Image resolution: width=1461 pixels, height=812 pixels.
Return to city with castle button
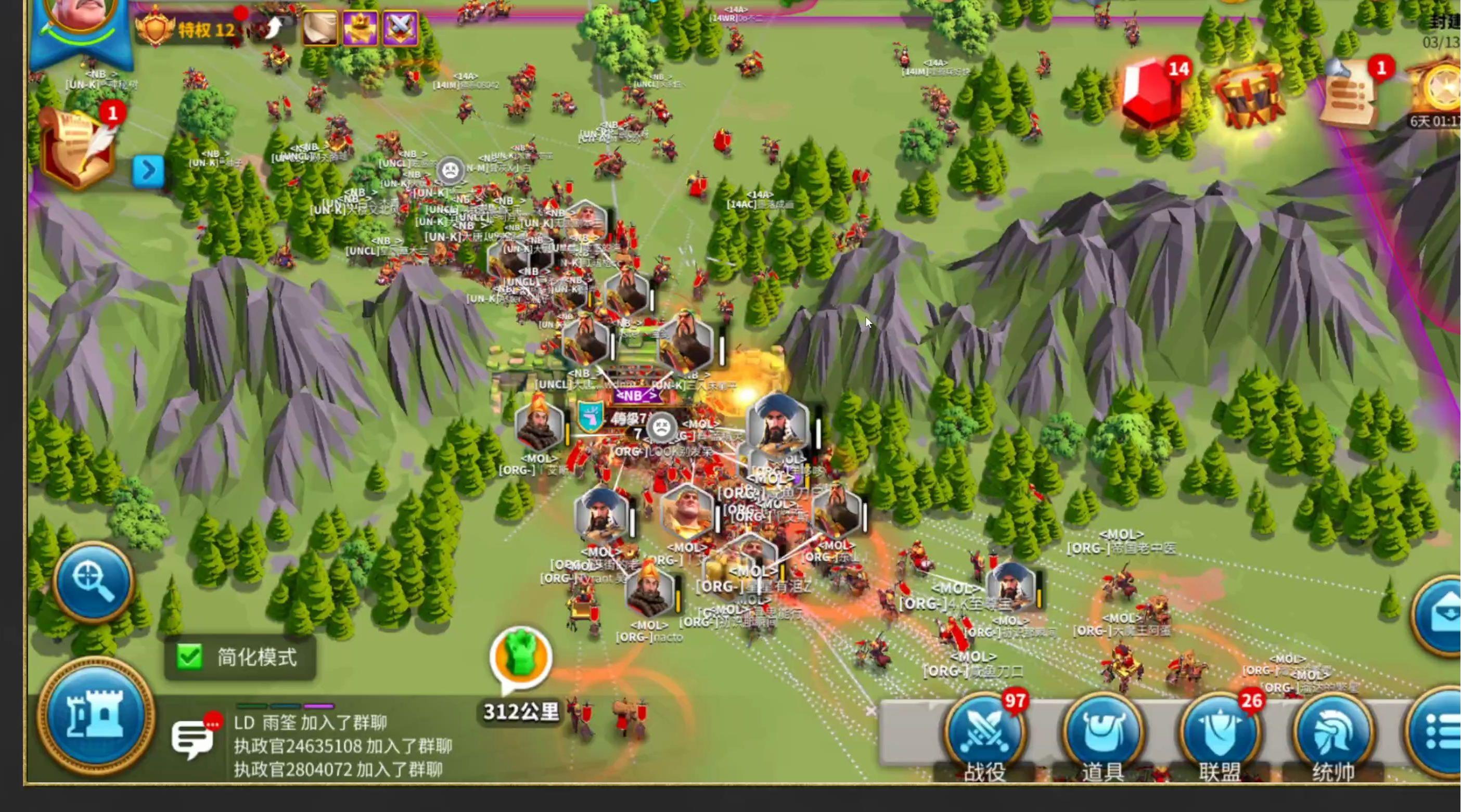point(95,716)
